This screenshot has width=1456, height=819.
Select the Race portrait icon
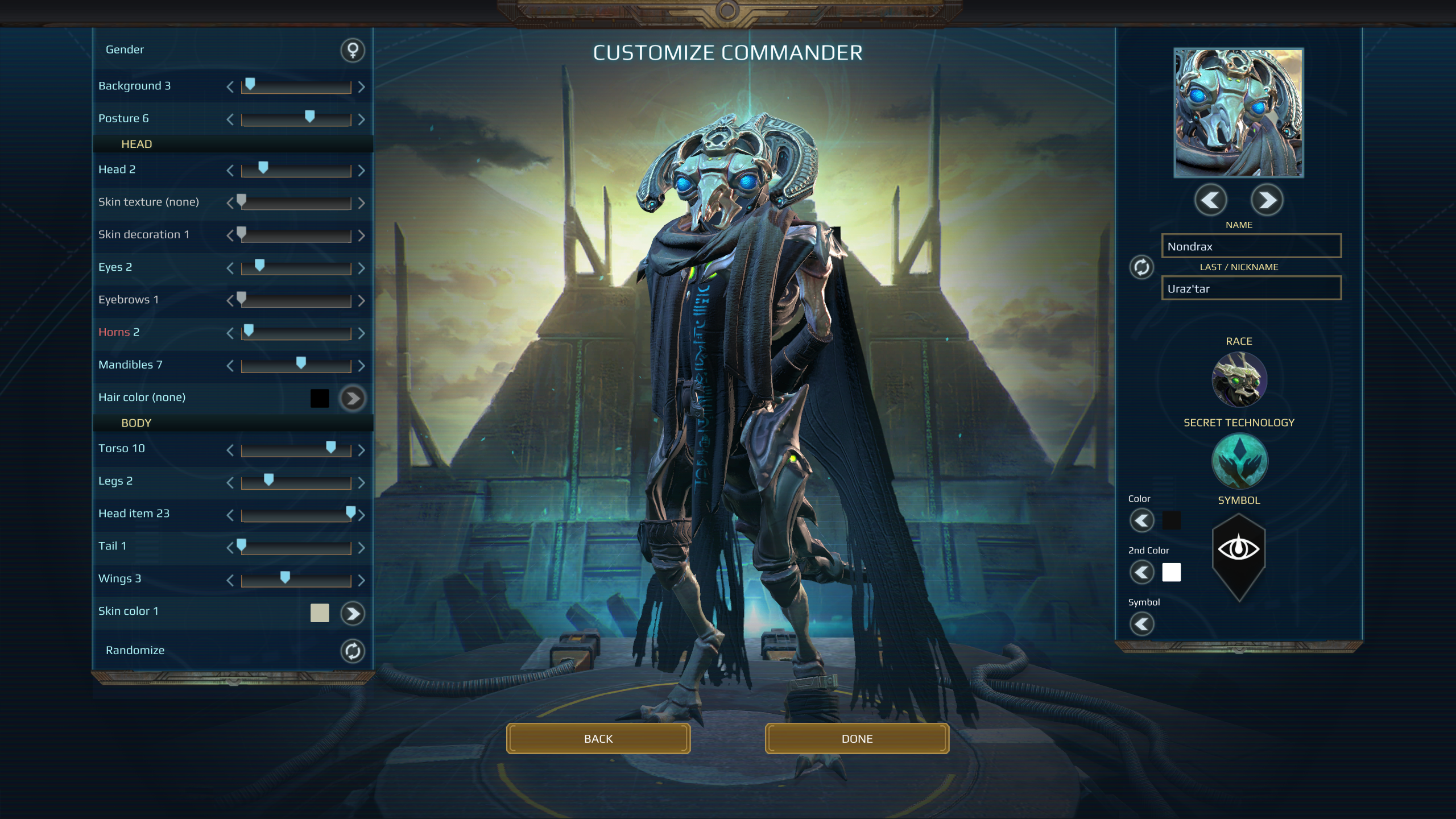[x=1240, y=378]
